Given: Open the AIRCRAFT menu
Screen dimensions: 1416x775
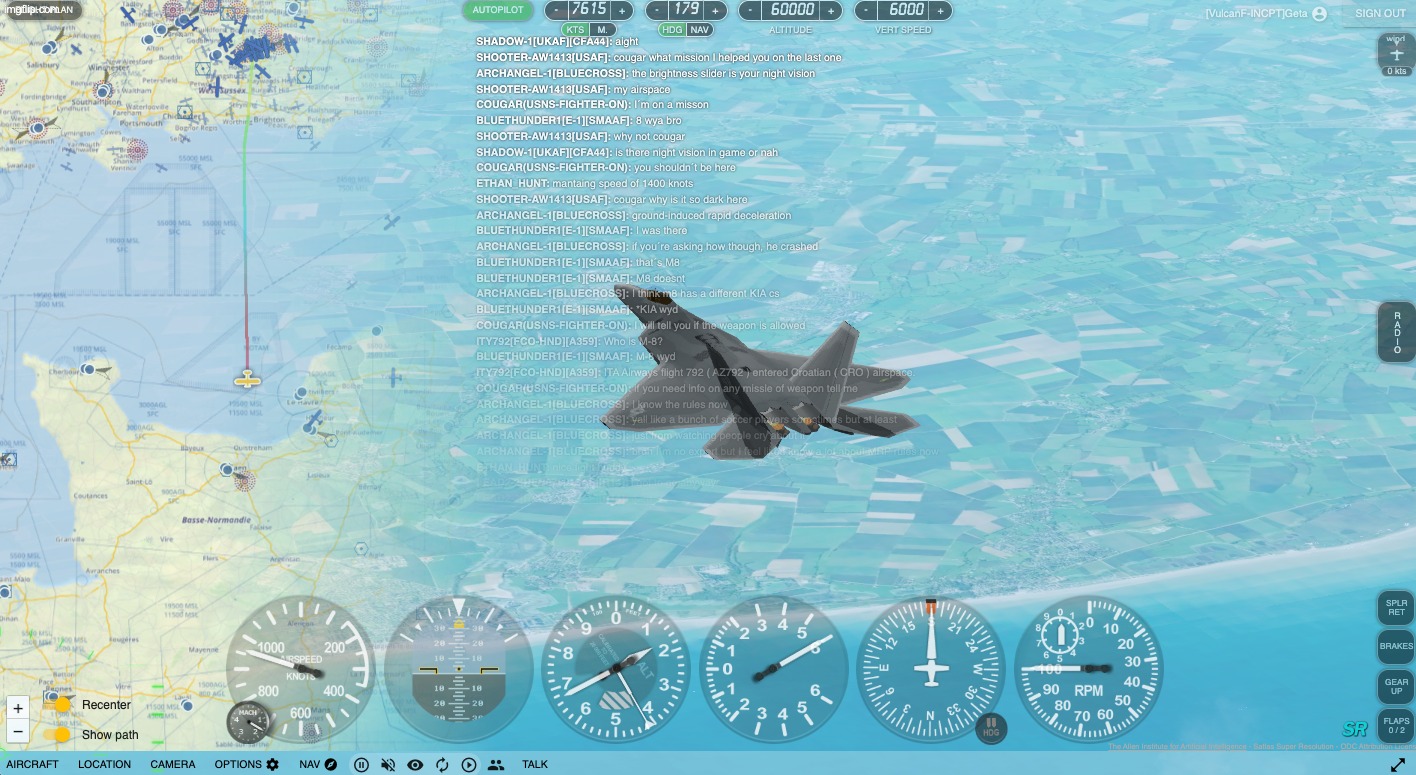Looking at the screenshot, I should coord(33,764).
